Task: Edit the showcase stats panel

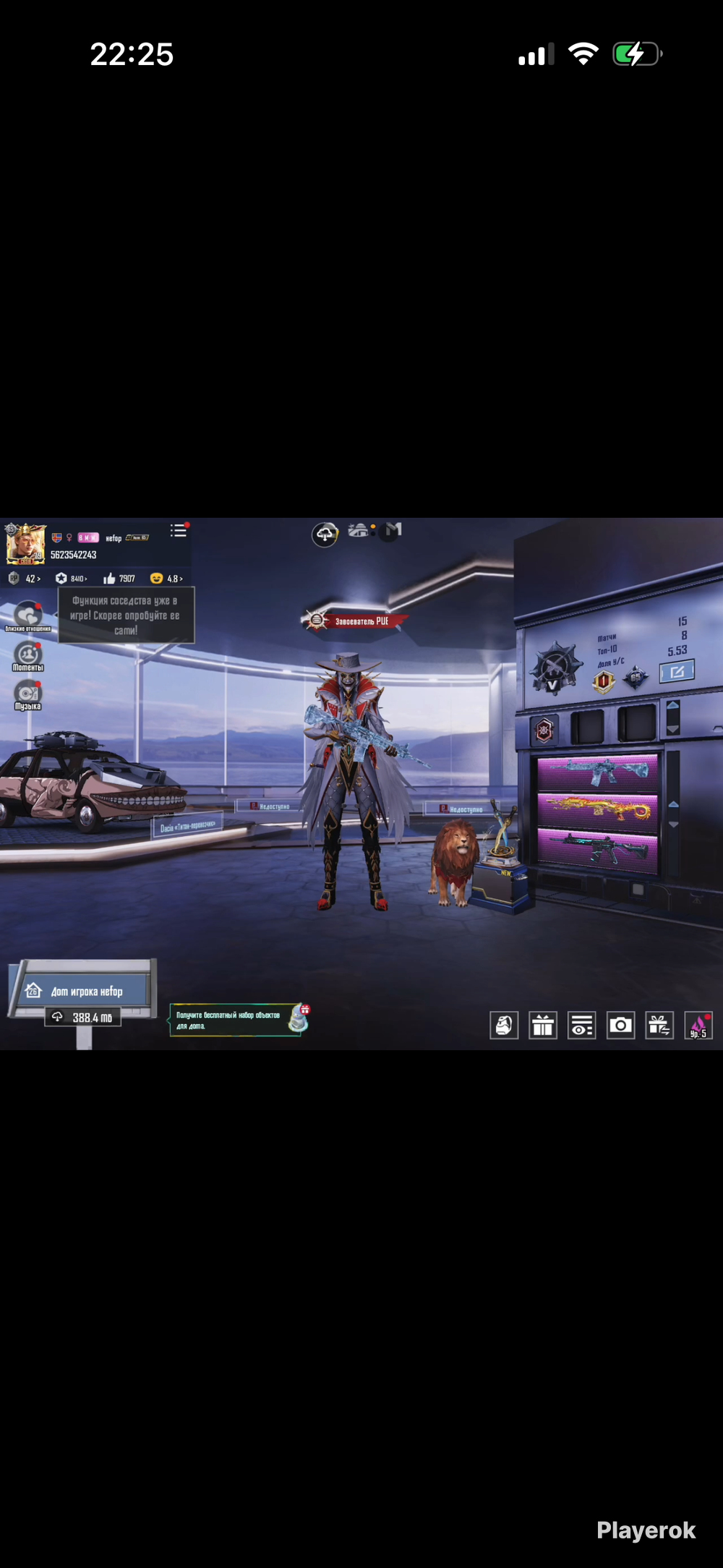Action: coord(677,671)
